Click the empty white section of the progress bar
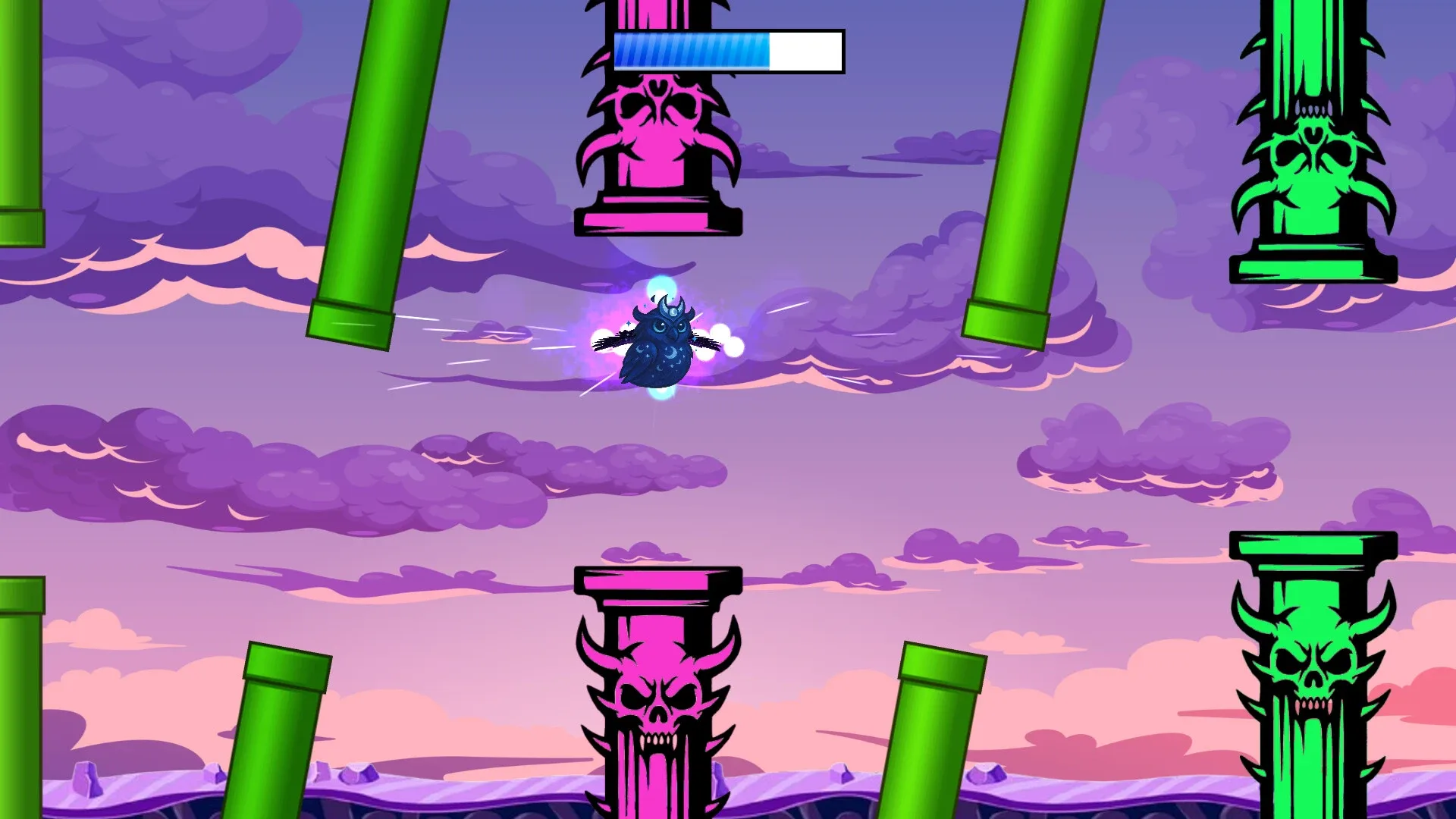The image size is (1456, 819). click(804, 50)
